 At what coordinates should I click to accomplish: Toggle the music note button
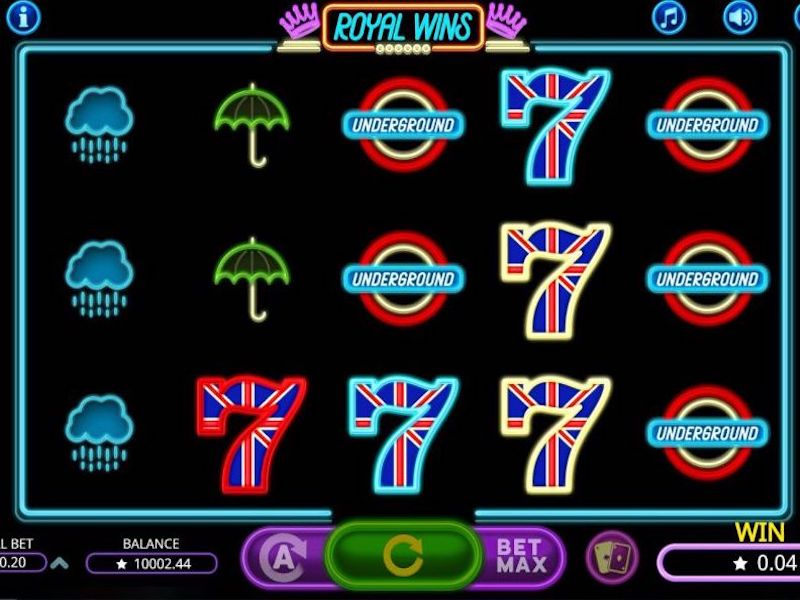(x=669, y=17)
